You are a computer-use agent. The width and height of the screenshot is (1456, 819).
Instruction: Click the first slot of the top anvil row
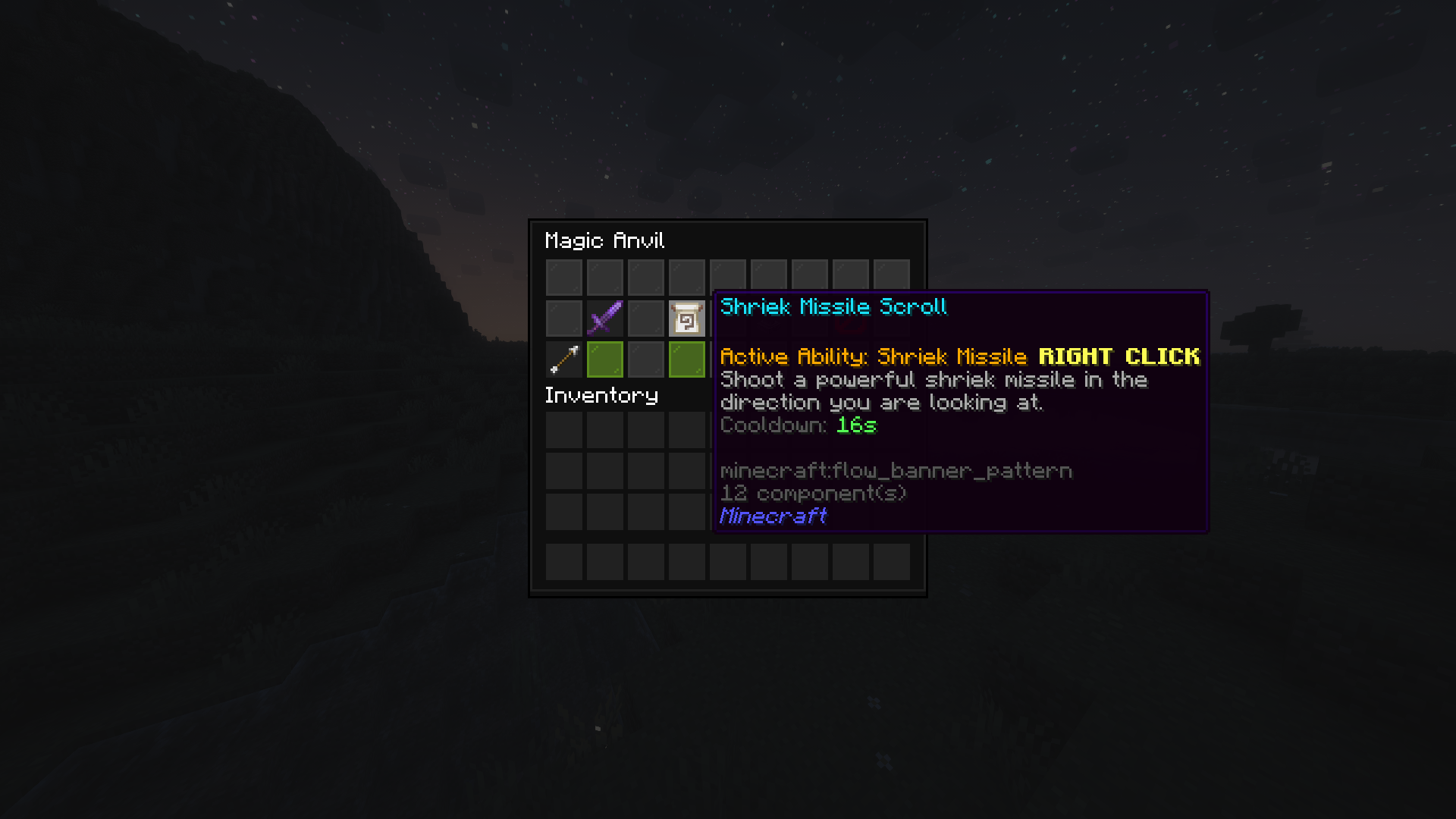[564, 276]
